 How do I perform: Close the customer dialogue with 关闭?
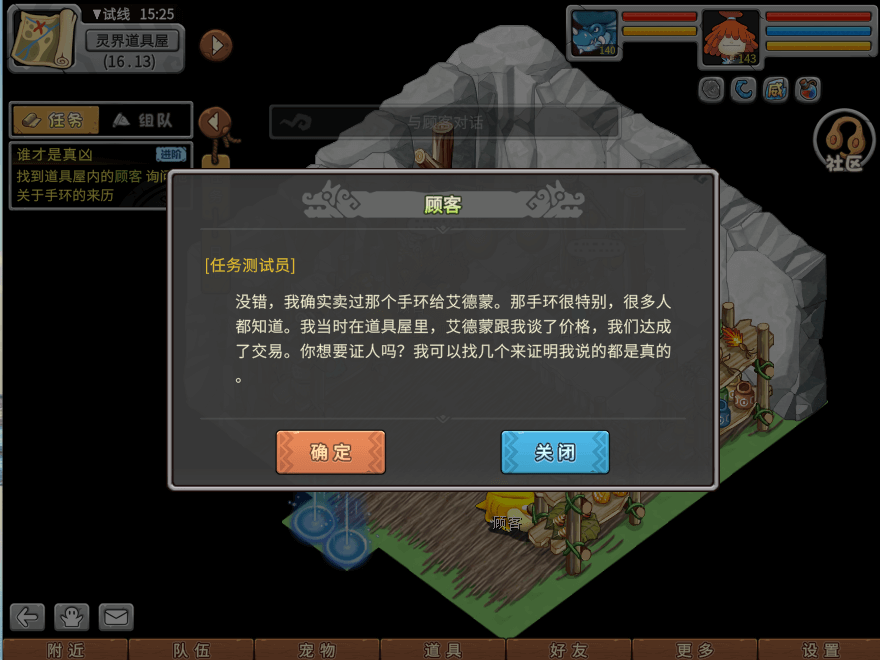(555, 452)
